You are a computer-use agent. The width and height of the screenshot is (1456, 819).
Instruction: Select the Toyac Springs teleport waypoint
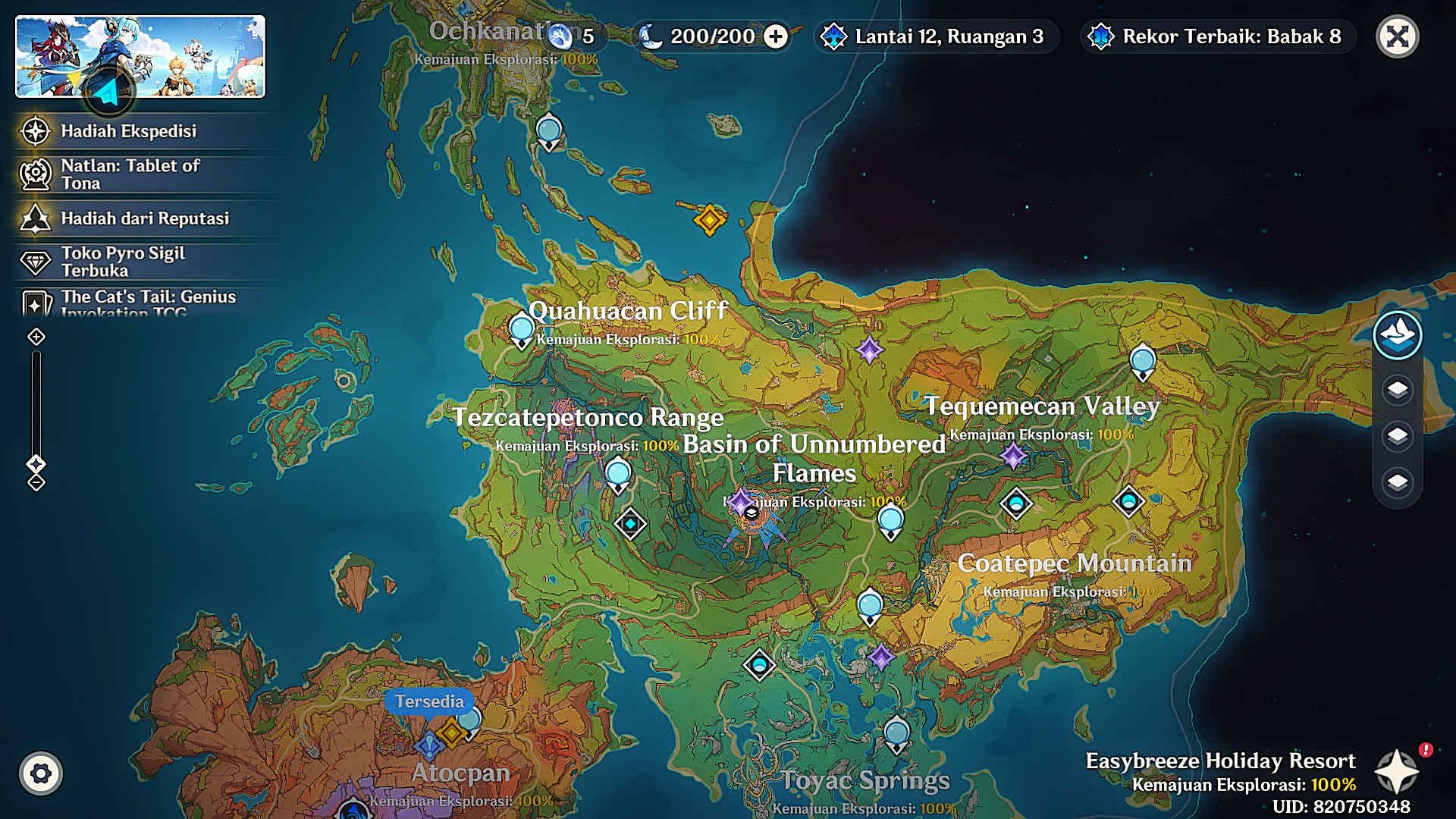coord(896,734)
